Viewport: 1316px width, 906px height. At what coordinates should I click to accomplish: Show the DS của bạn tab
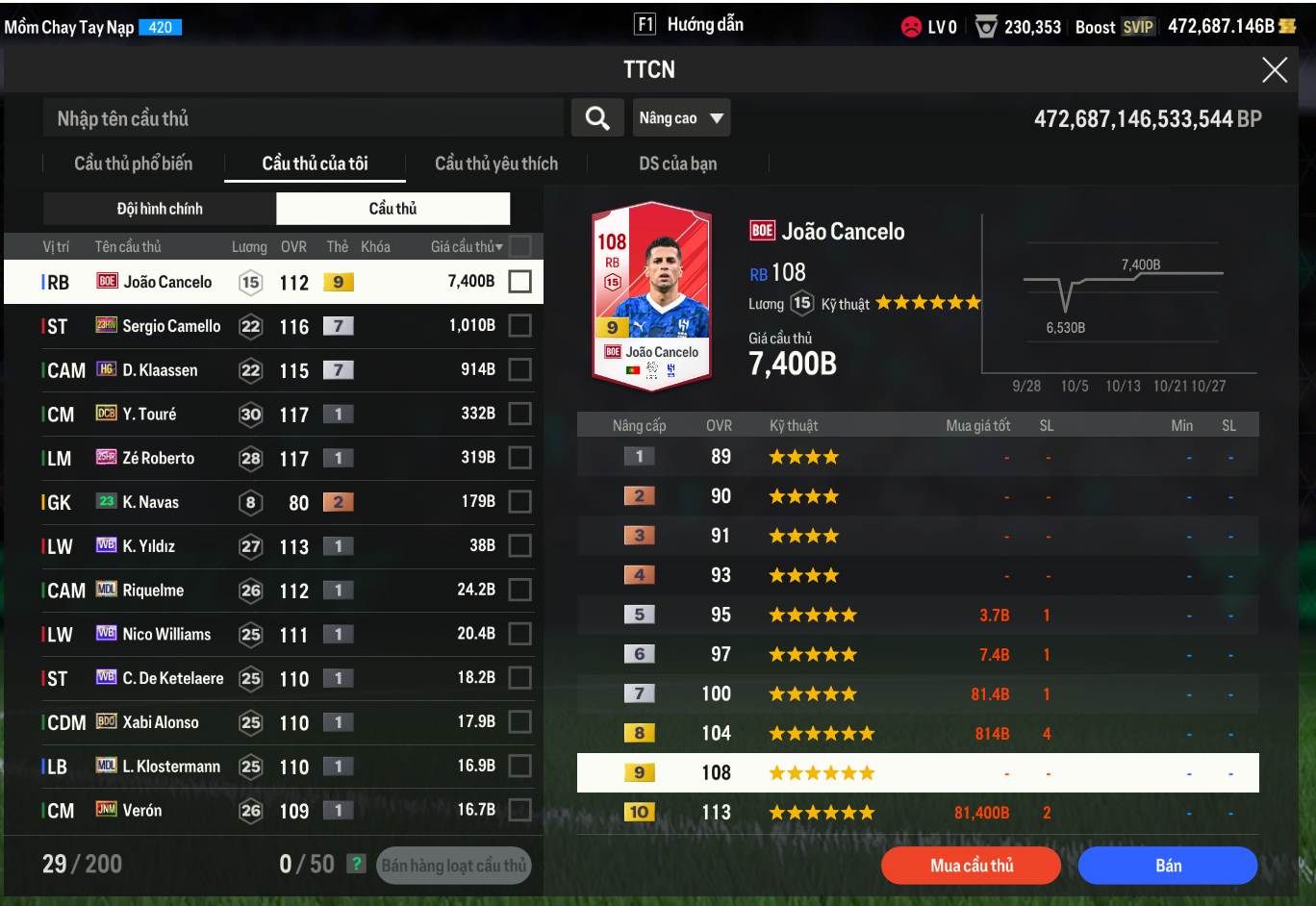677,164
